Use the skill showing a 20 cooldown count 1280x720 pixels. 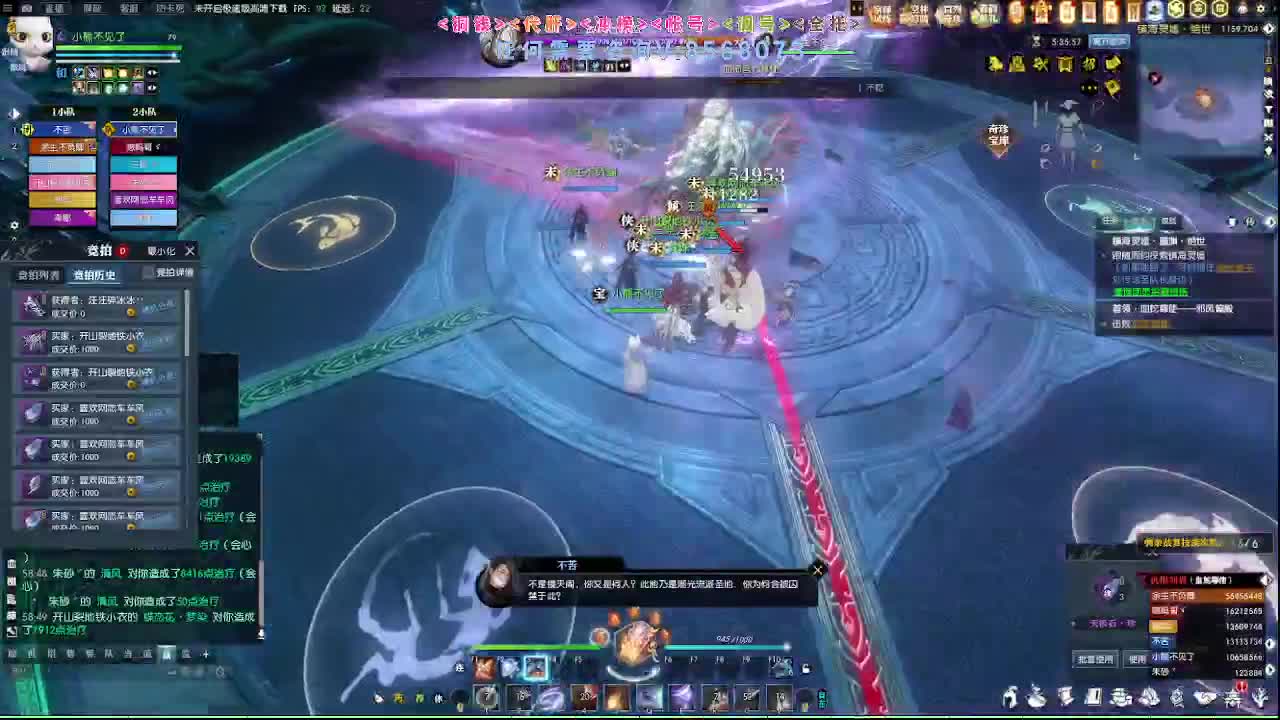click(583, 697)
